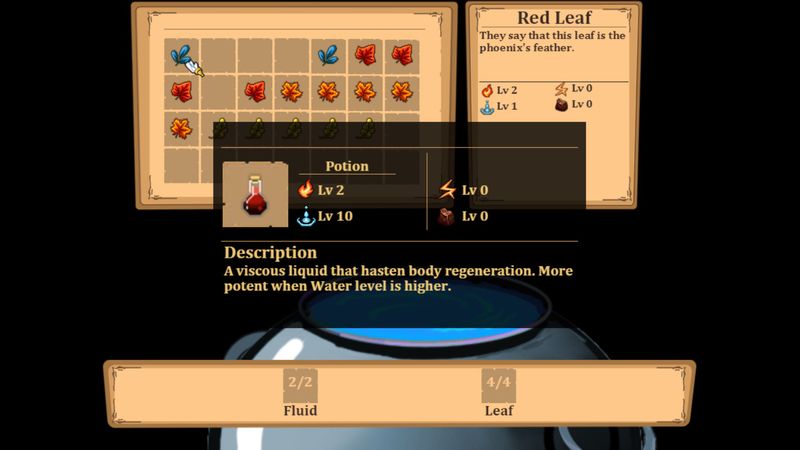This screenshot has width=800, height=450.
Task: Select the Fluid ingredient category
Action: [x=300, y=393]
